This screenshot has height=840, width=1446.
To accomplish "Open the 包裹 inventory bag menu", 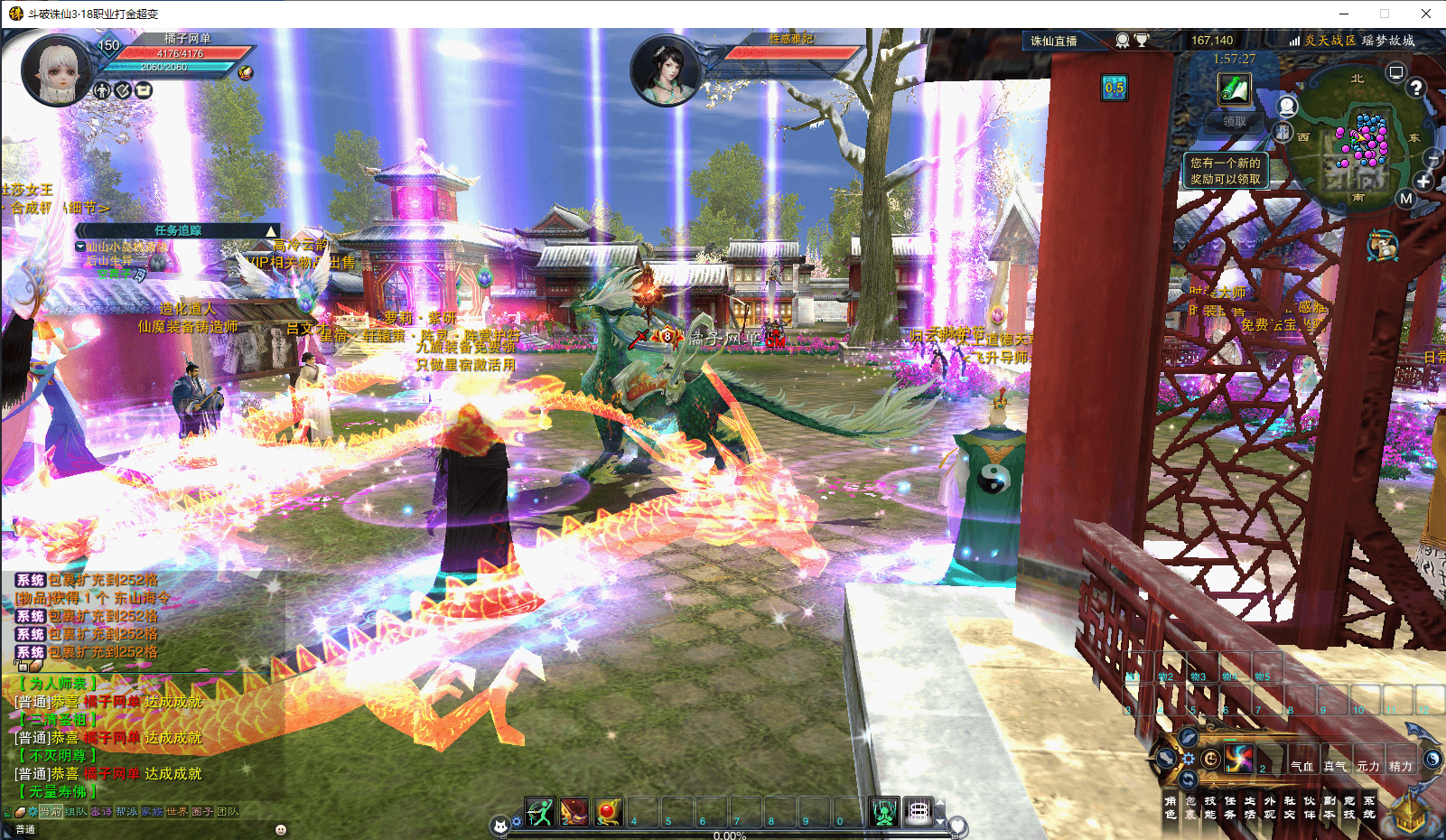I will 1190,807.
